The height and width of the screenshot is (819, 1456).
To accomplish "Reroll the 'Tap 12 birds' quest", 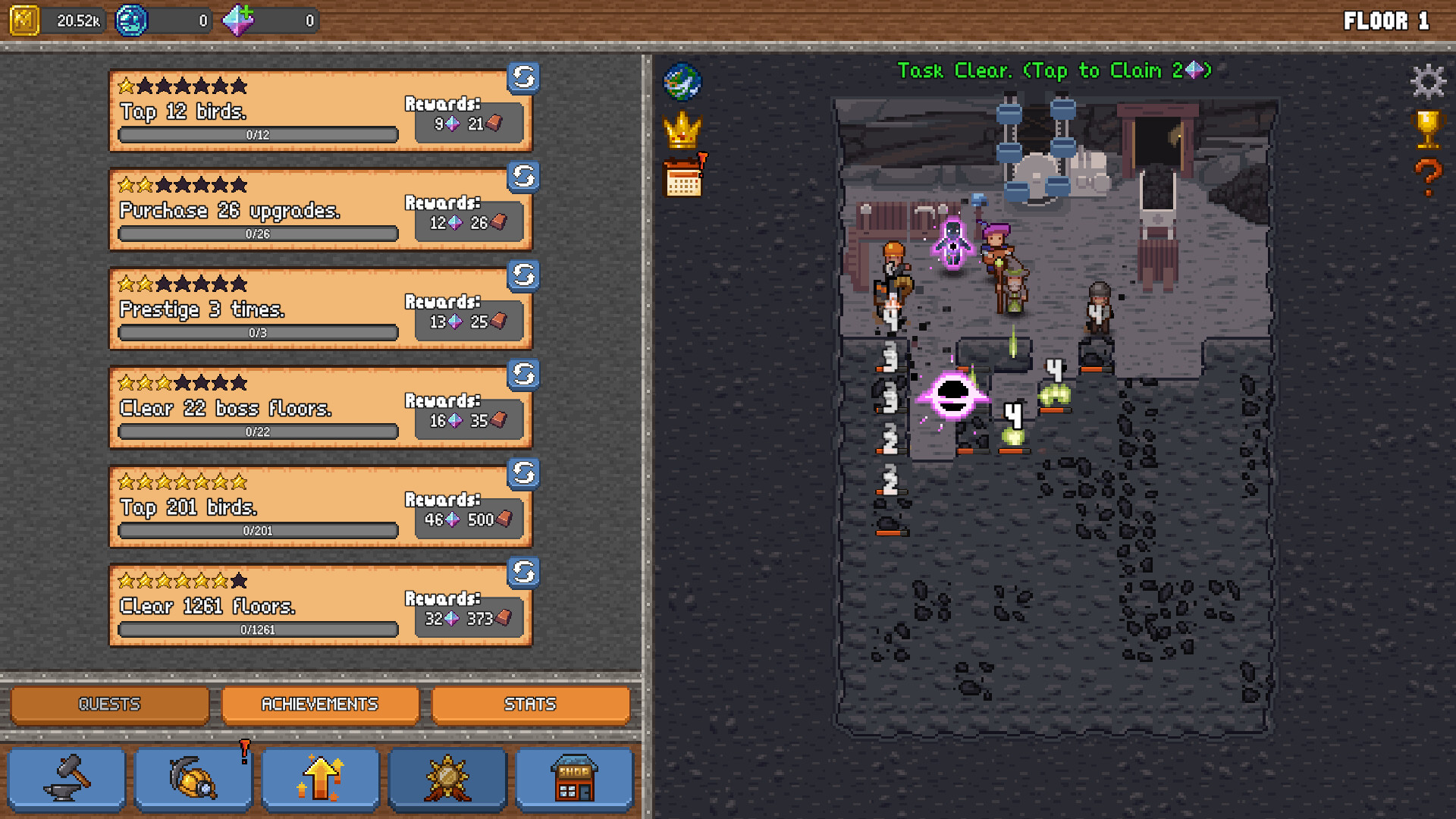I will point(522,78).
